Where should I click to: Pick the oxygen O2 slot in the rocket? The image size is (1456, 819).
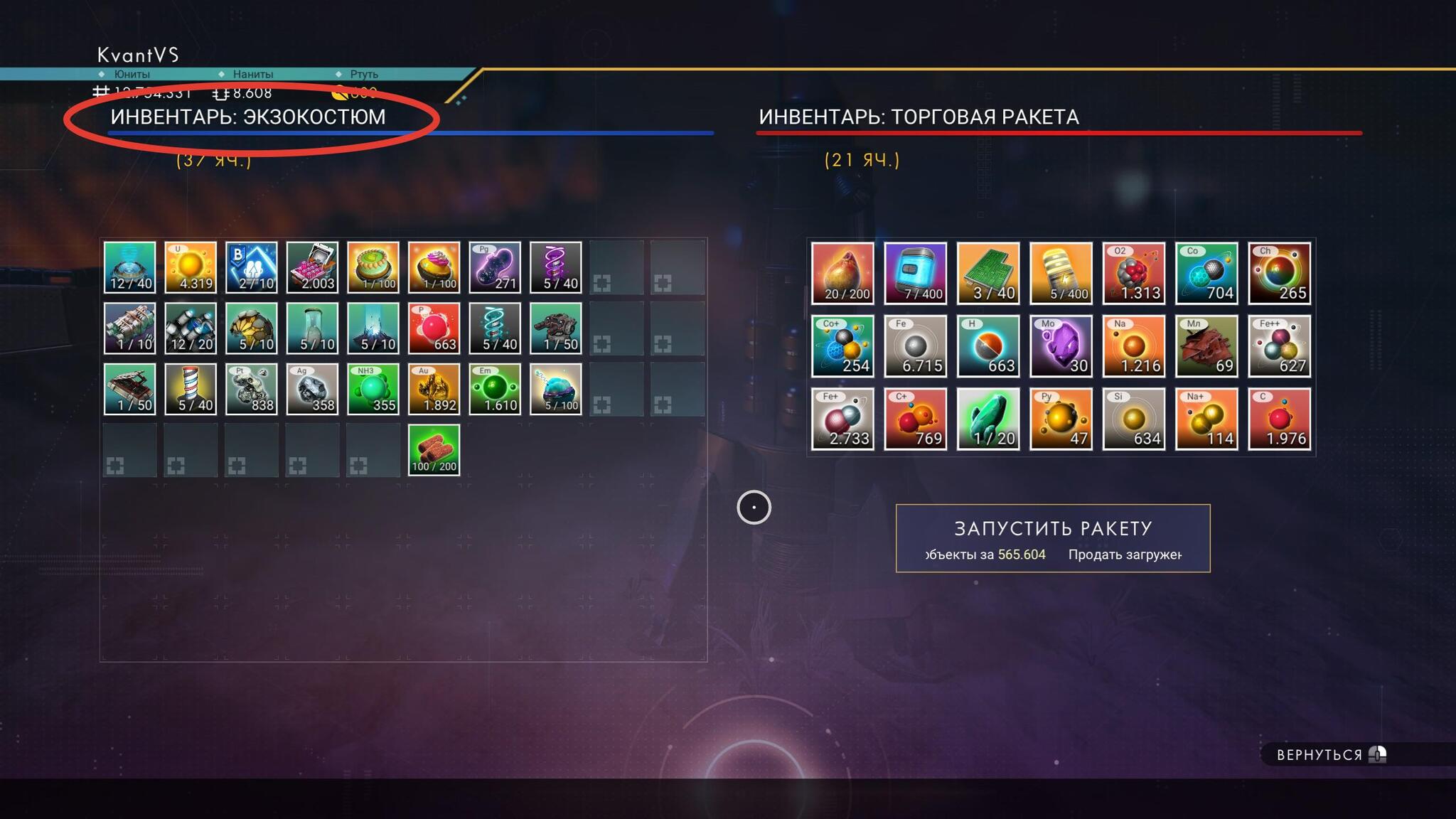[x=1133, y=274]
